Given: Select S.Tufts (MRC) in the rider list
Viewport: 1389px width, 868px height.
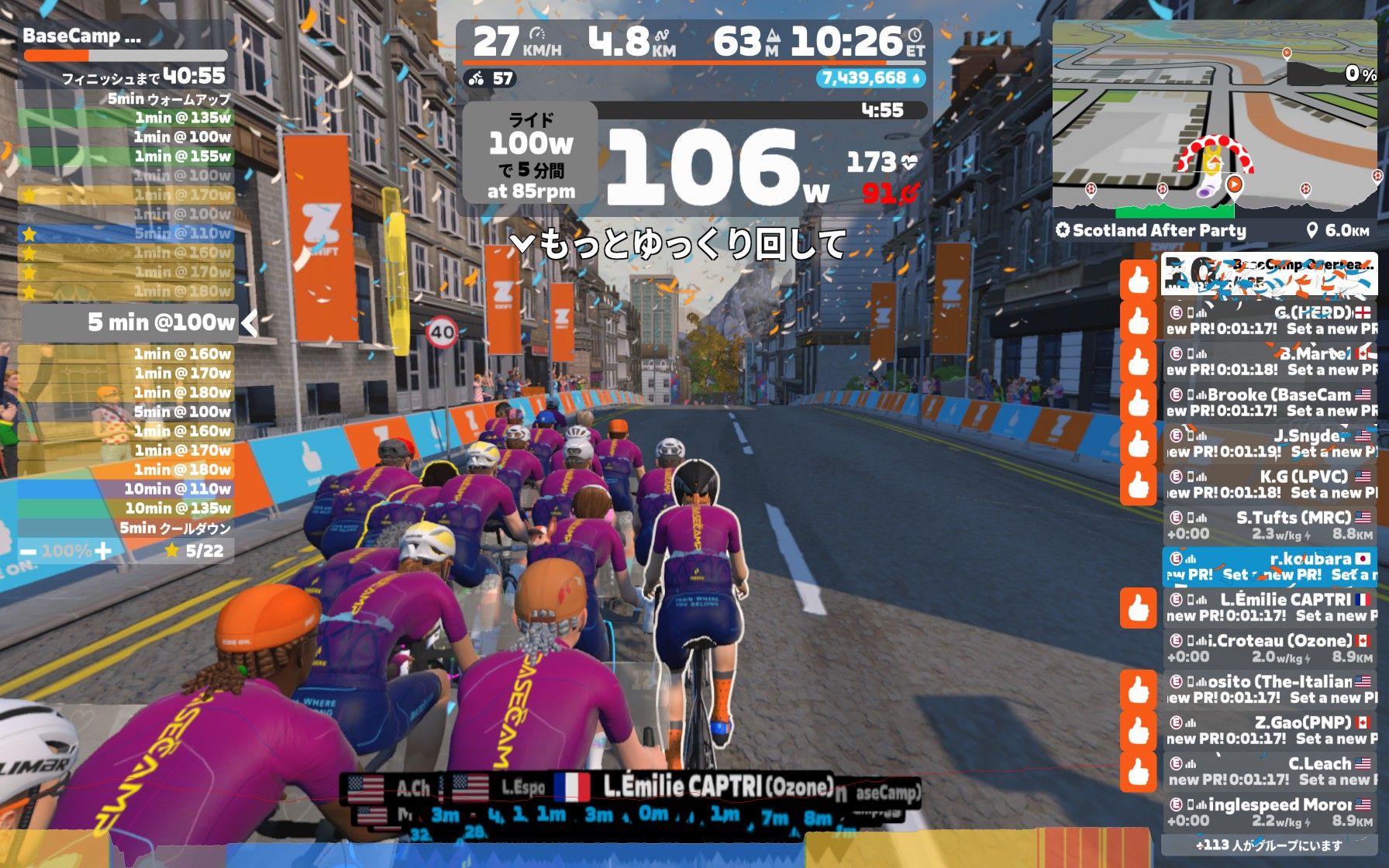Looking at the screenshot, I should 1270,525.
